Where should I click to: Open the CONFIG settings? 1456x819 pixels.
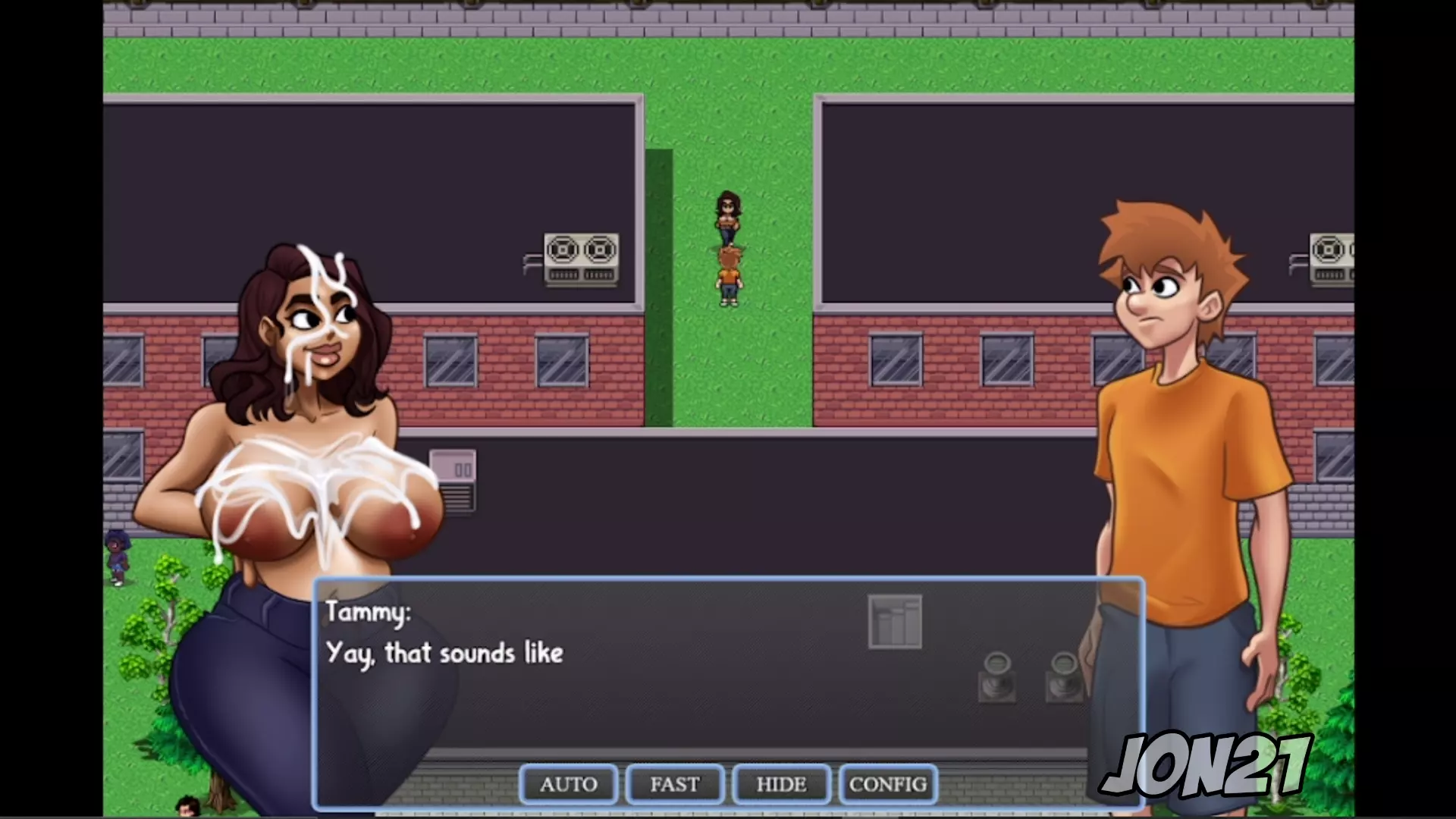click(888, 784)
